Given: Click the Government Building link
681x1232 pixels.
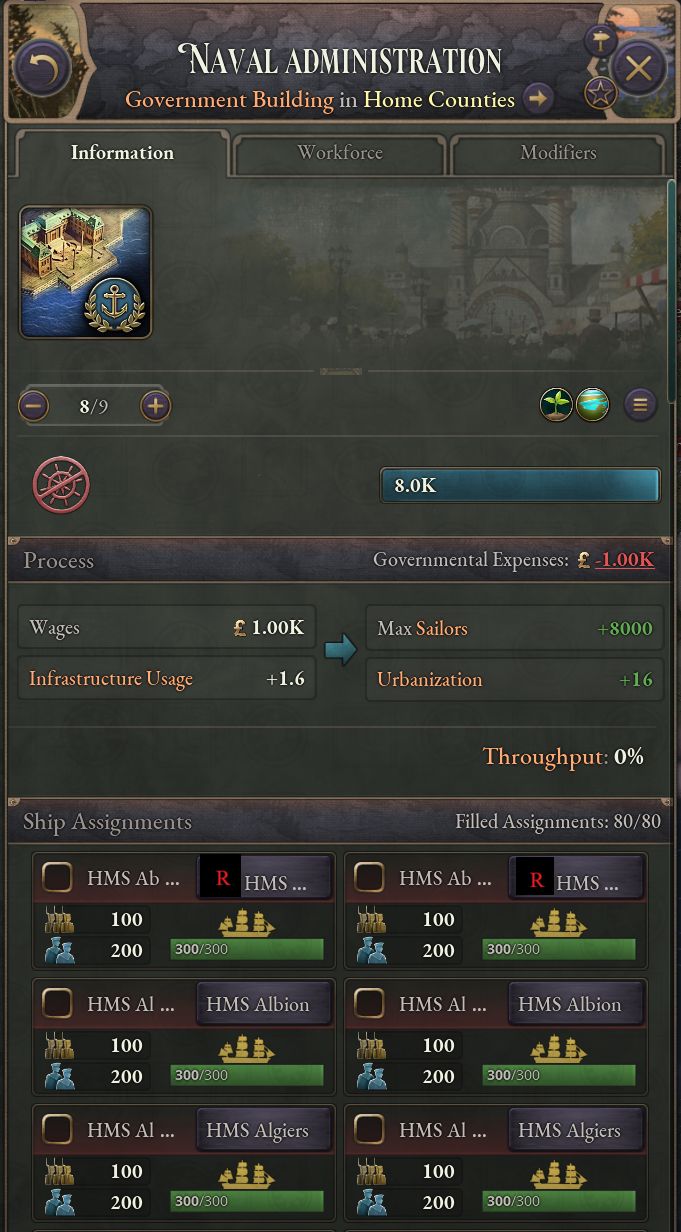Looking at the screenshot, I should pos(229,100).
